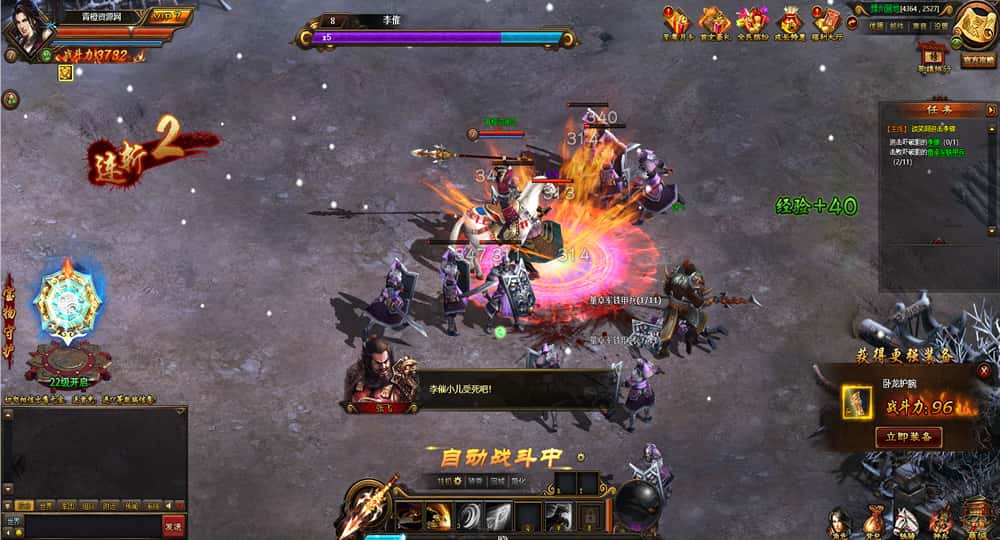Open the 福利大厅 welfare hall icon
Image resolution: width=1000 pixels, height=540 pixels.
(x=827, y=22)
